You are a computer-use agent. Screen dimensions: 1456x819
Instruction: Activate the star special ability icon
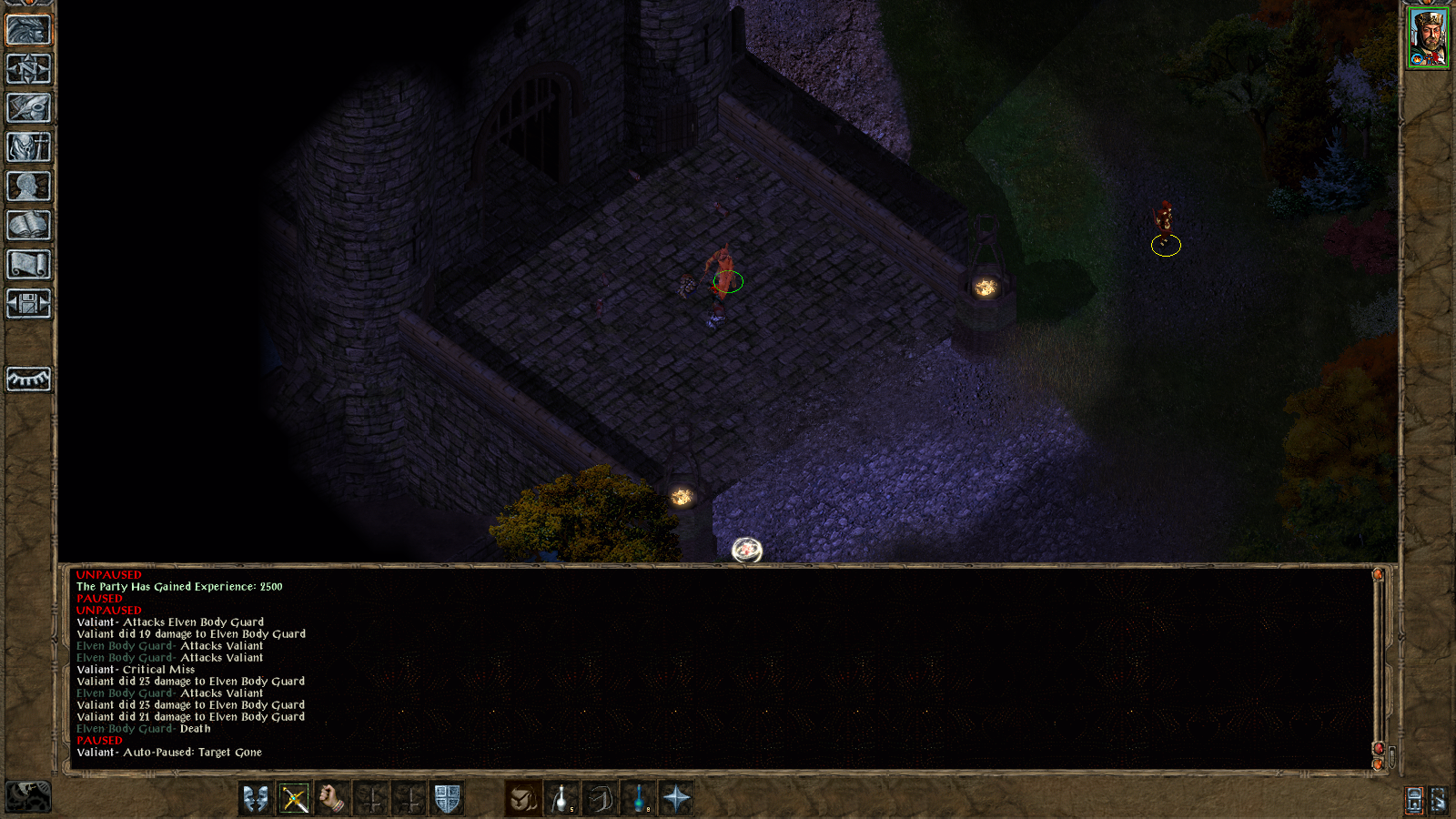click(676, 797)
